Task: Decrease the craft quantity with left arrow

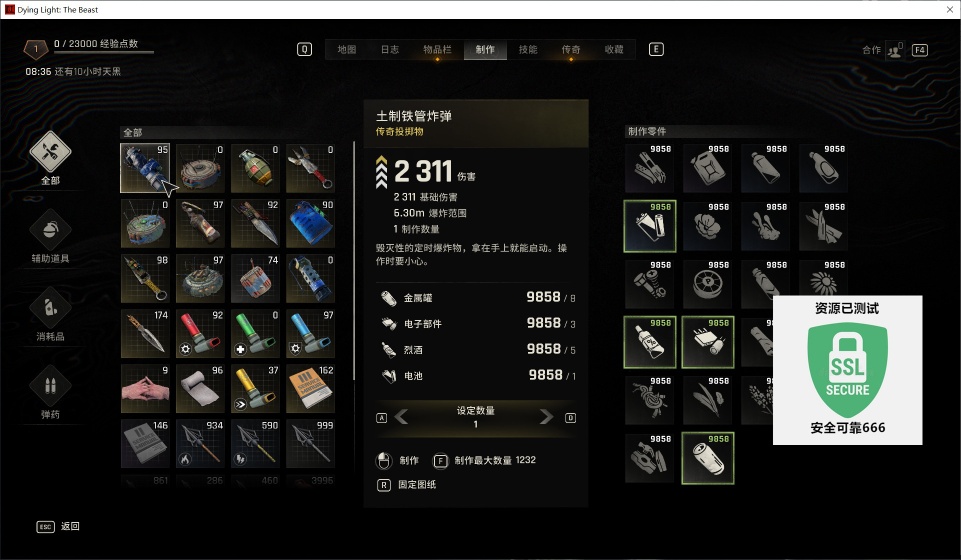Action: coord(402,417)
